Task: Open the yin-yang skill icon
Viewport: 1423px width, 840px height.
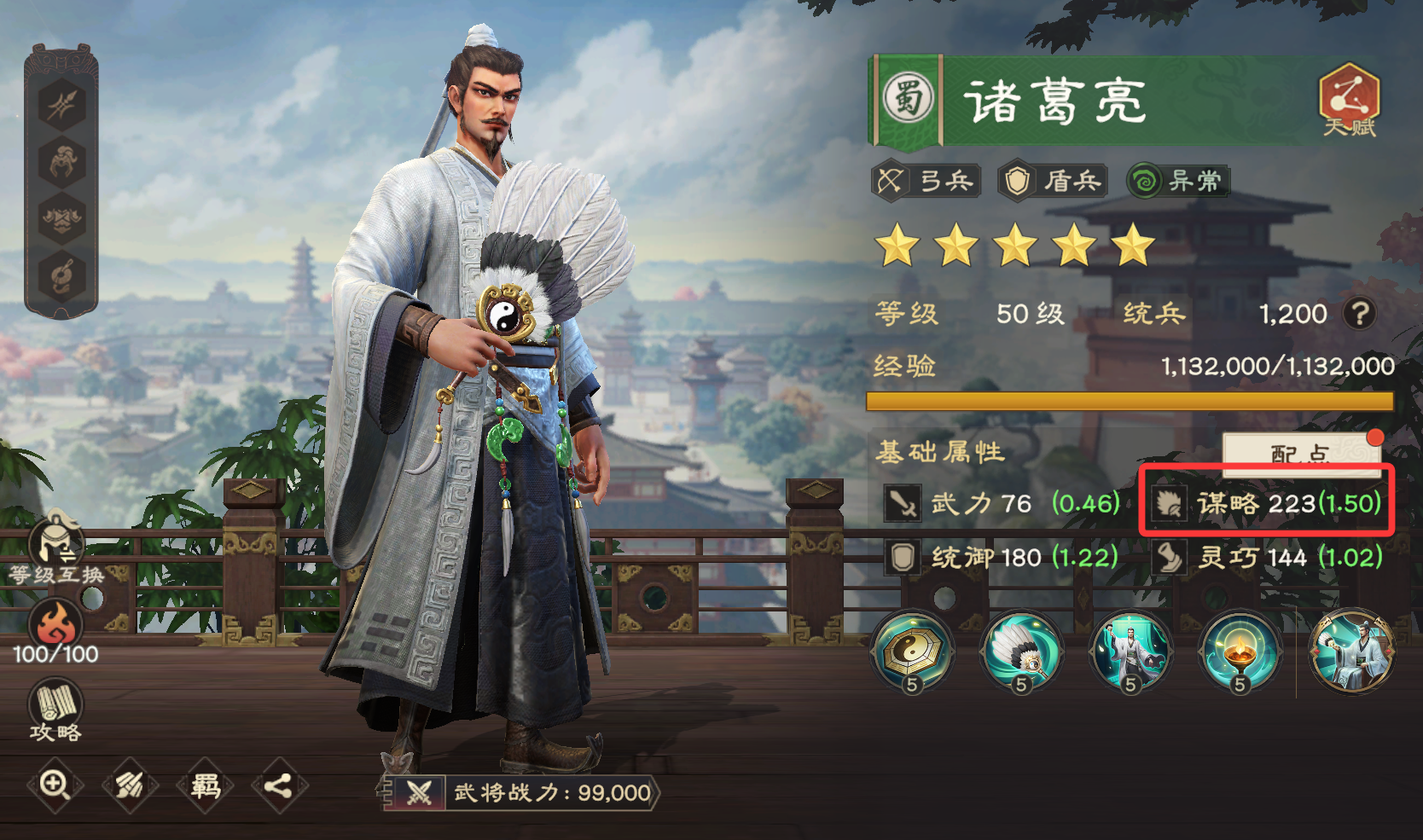Action: pyautogui.click(x=911, y=650)
